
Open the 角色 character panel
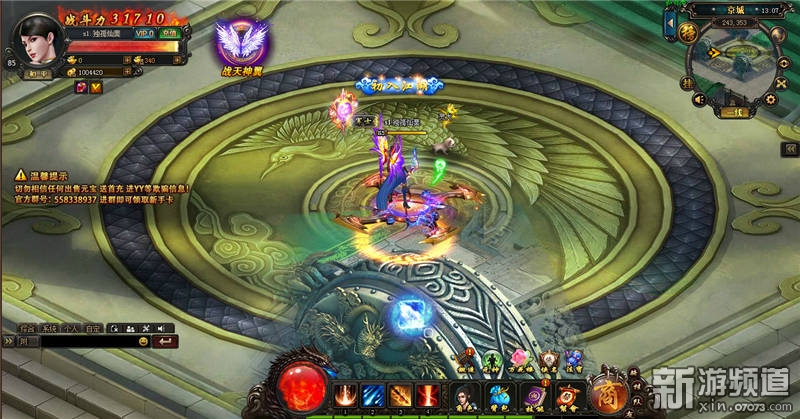465,396
